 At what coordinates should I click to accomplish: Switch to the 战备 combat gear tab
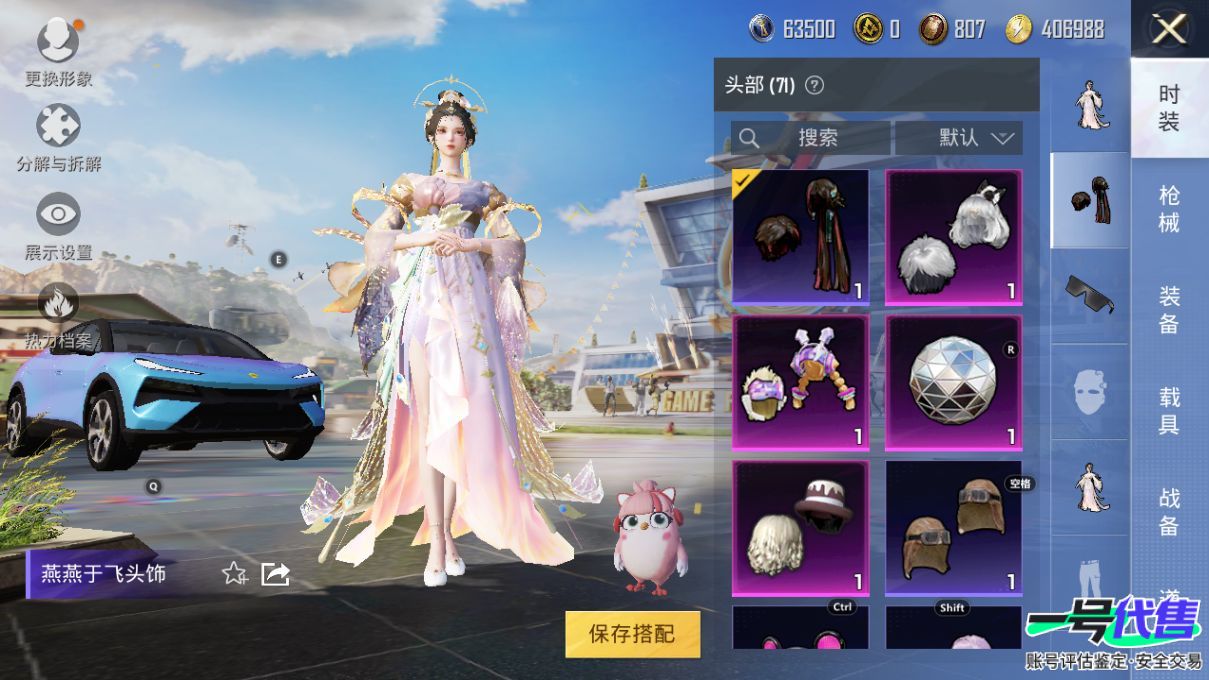click(1169, 511)
